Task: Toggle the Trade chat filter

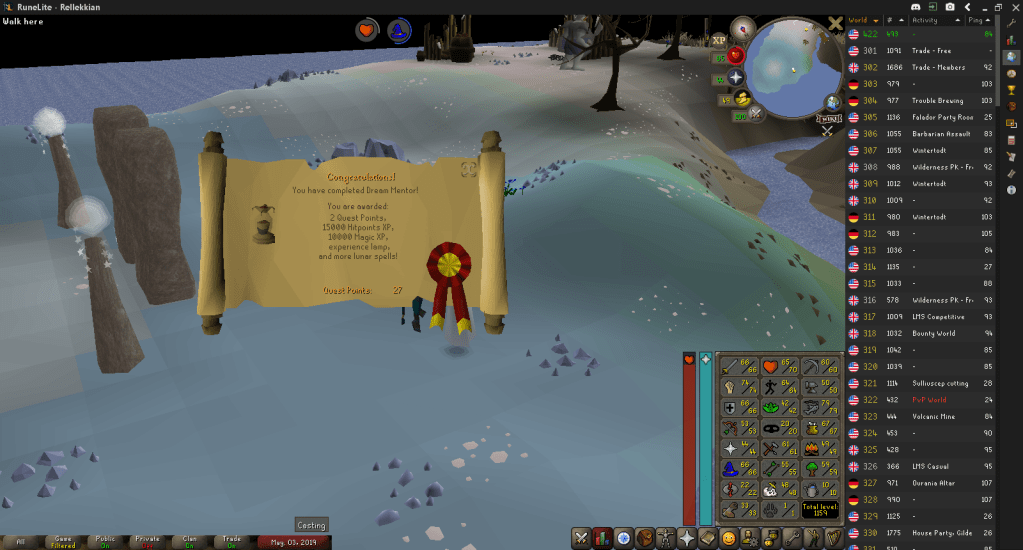Action: 233,541
